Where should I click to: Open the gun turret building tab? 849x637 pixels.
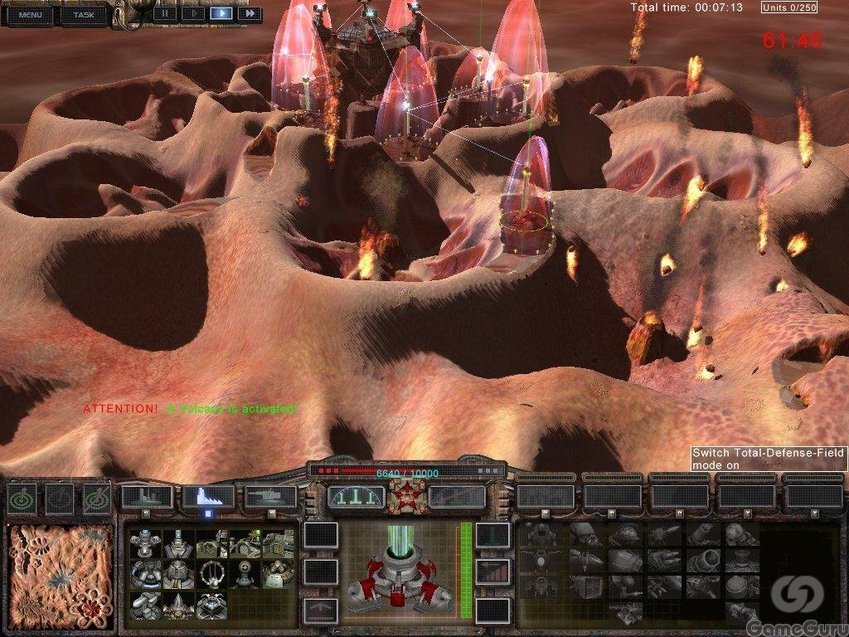point(270,496)
